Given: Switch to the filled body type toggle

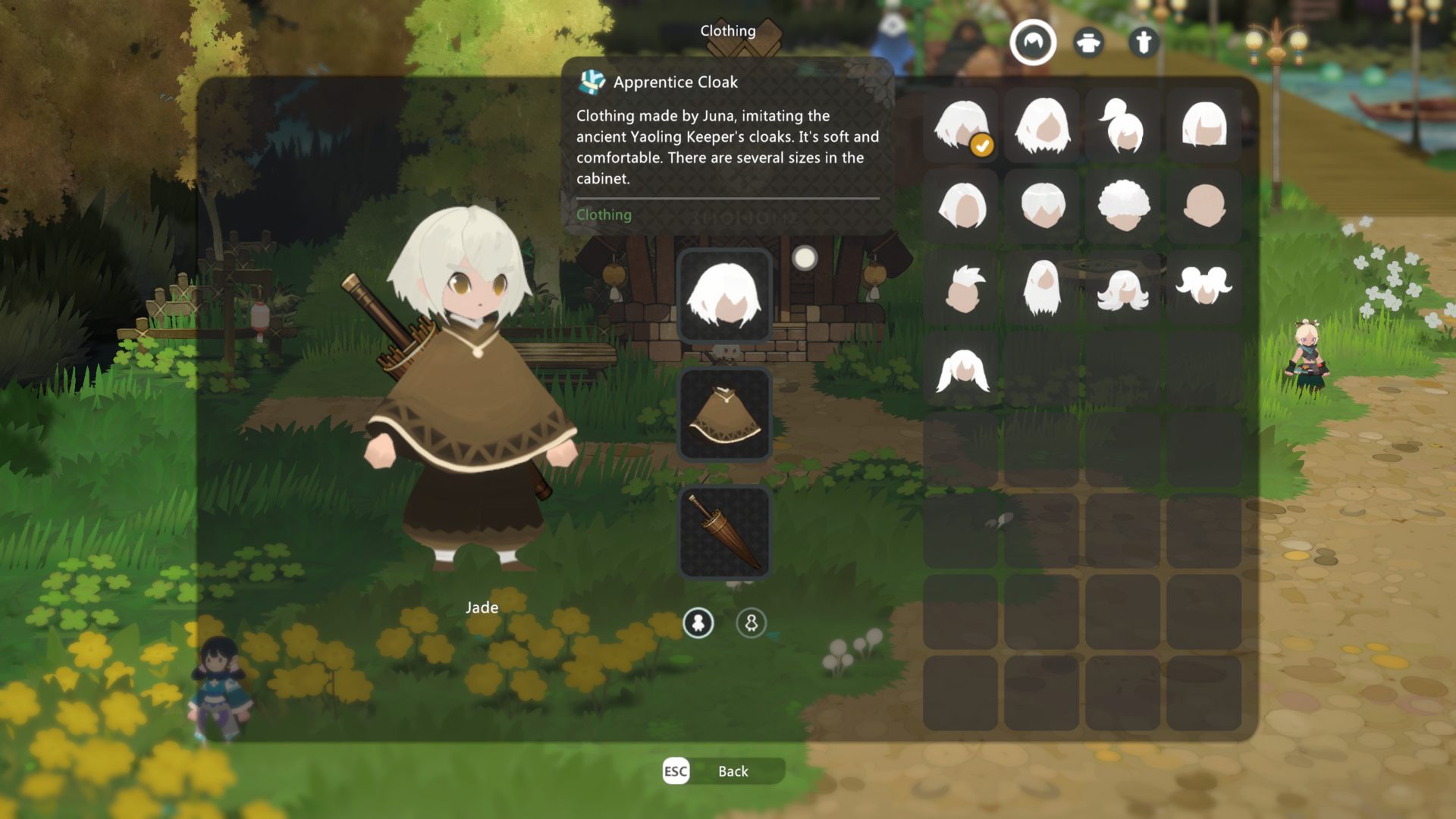Looking at the screenshot, I should pyautogui.click(x=698, y=623).
